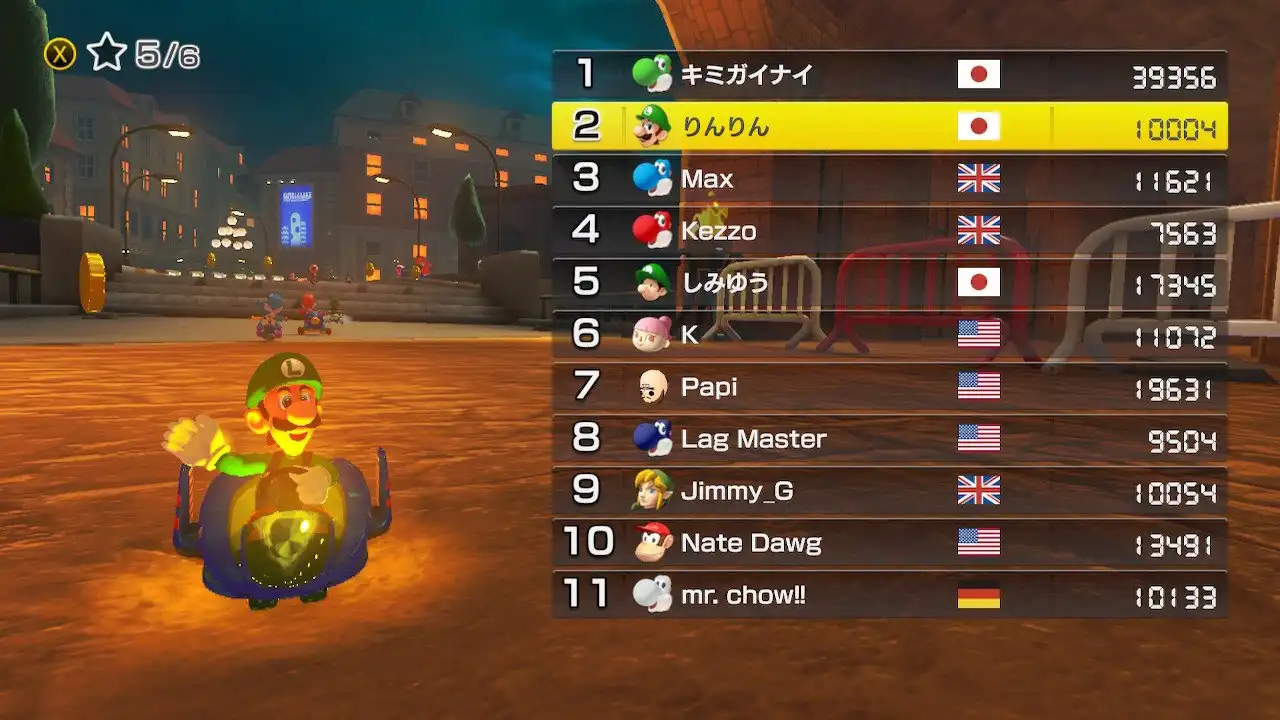Choose the highlighted りんりん player row
This screenshot has height=720, width=1280.
click(x=889, y=127)
